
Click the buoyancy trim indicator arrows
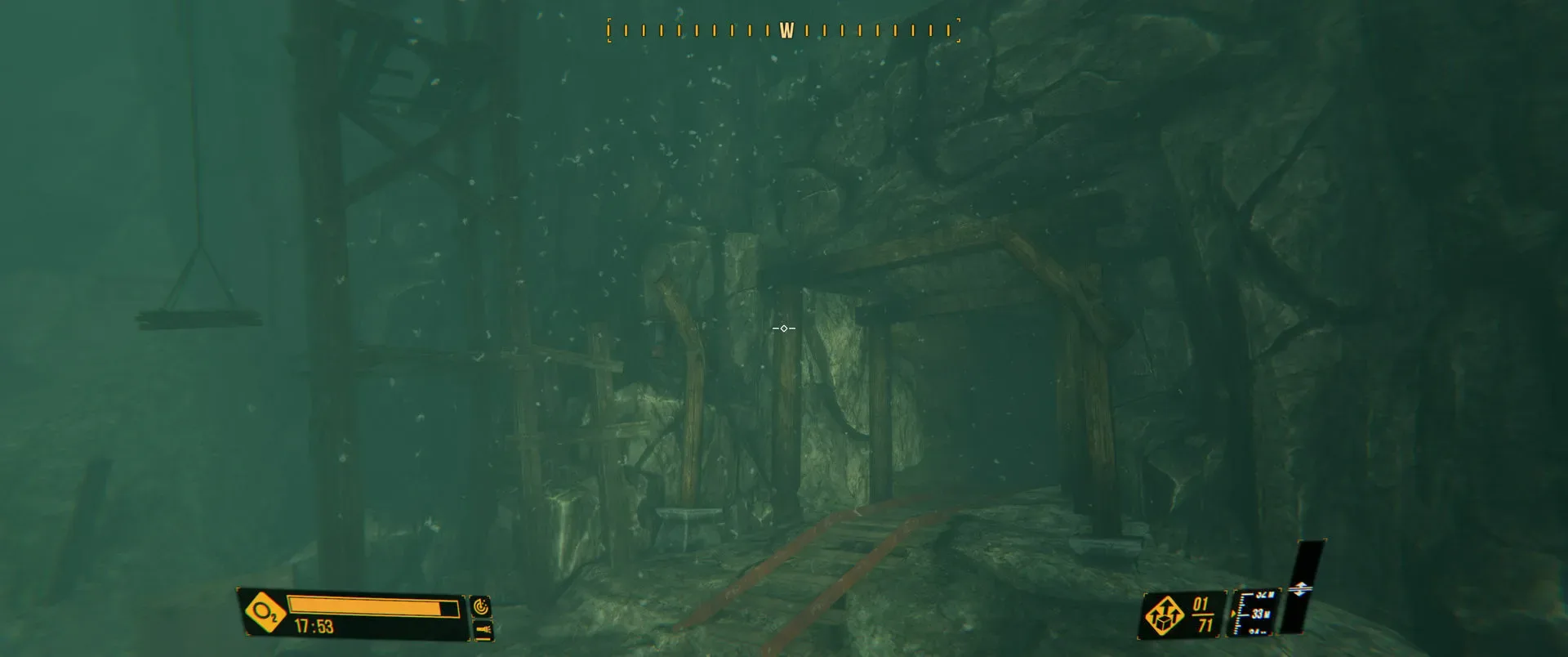click(1301, 588)
